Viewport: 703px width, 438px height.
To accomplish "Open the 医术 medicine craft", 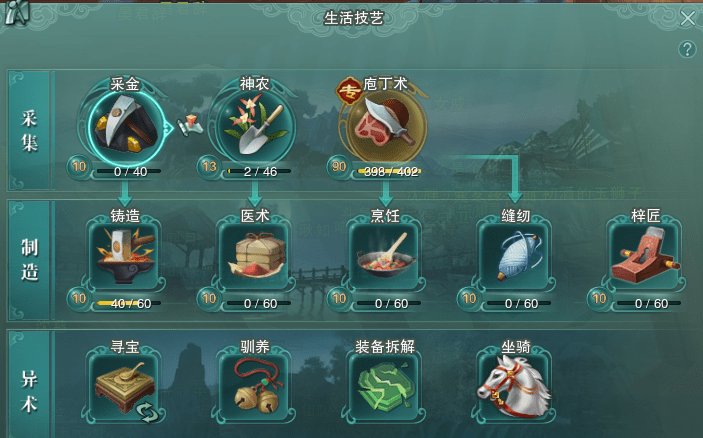I will [x=254, y=255].
